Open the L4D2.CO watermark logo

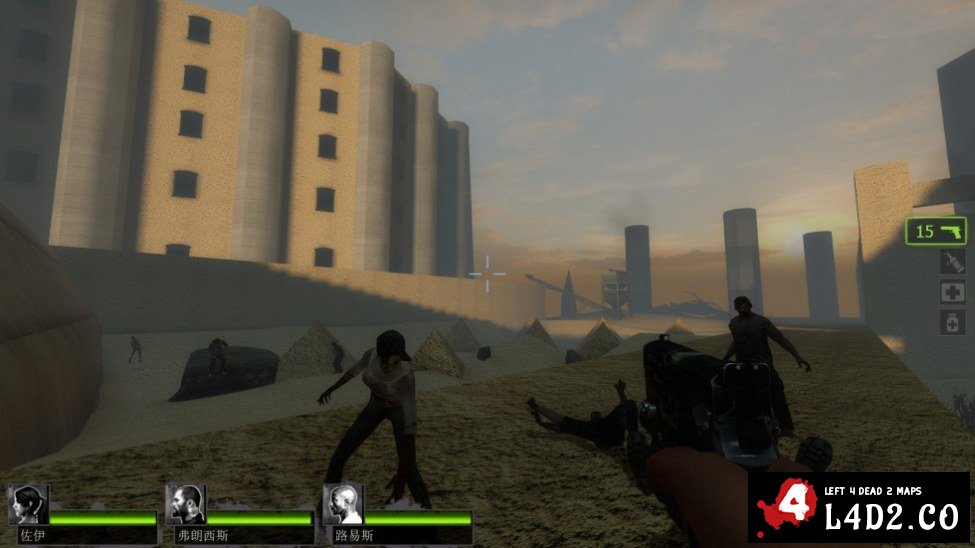[858, 508]
